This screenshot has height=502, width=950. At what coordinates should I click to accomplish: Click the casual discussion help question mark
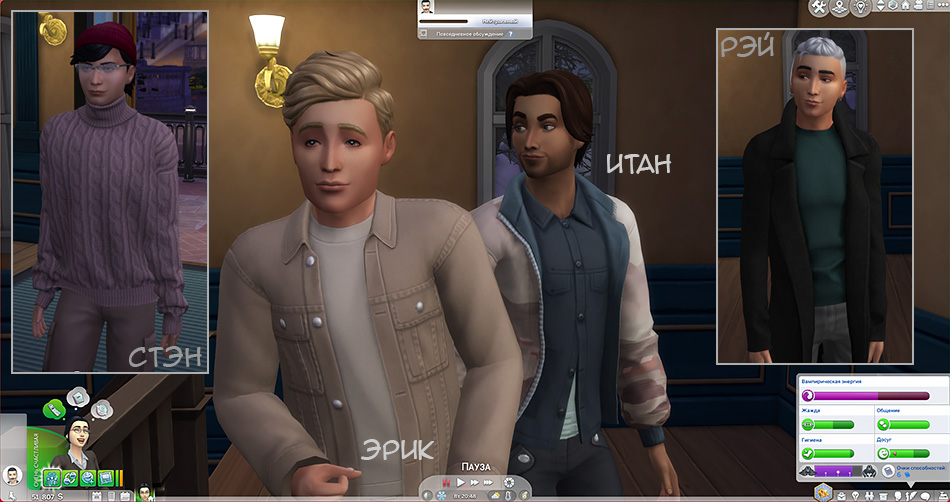click(x=511, y=33)
